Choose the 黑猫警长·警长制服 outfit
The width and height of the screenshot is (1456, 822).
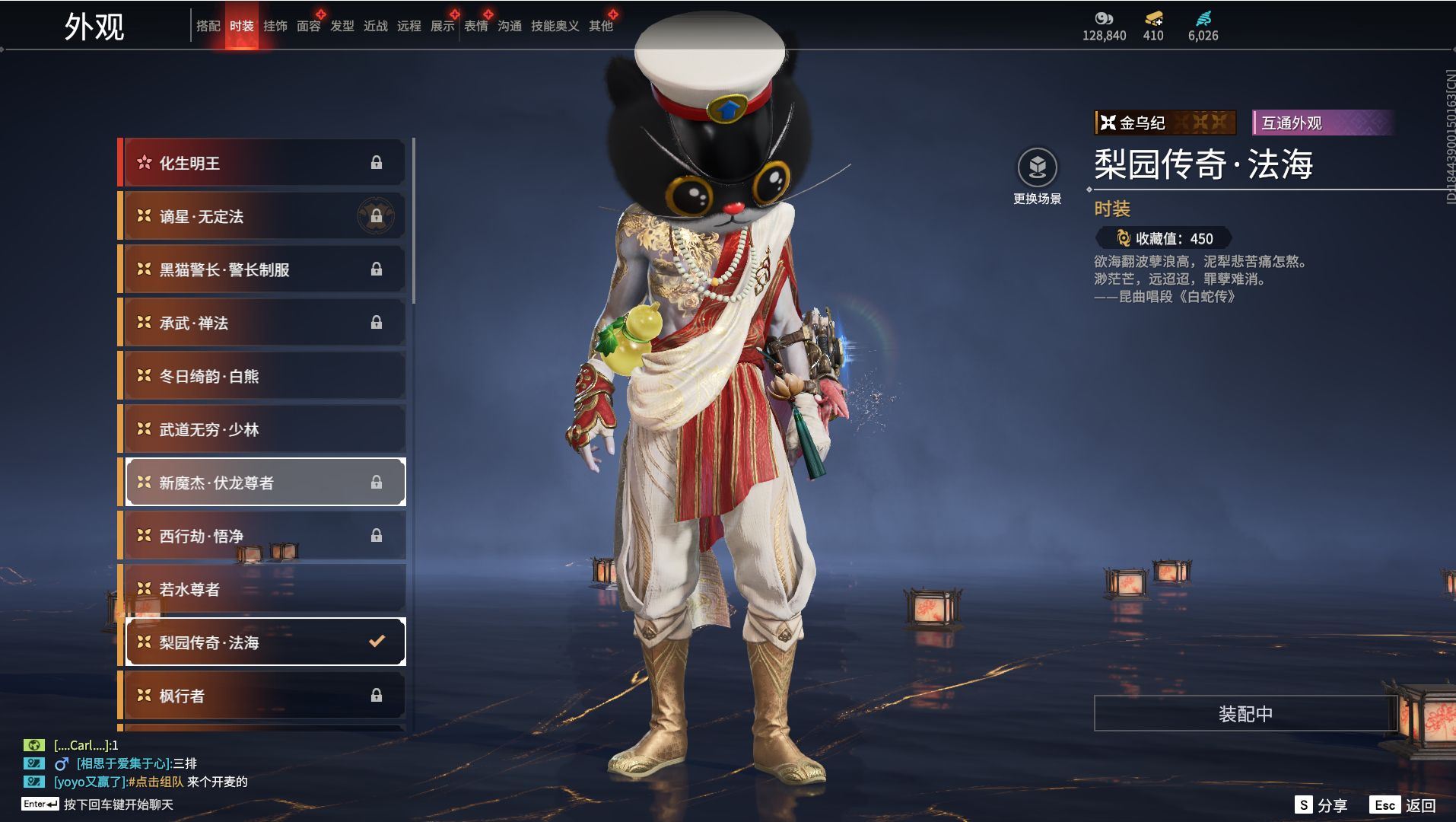[263, 269]
